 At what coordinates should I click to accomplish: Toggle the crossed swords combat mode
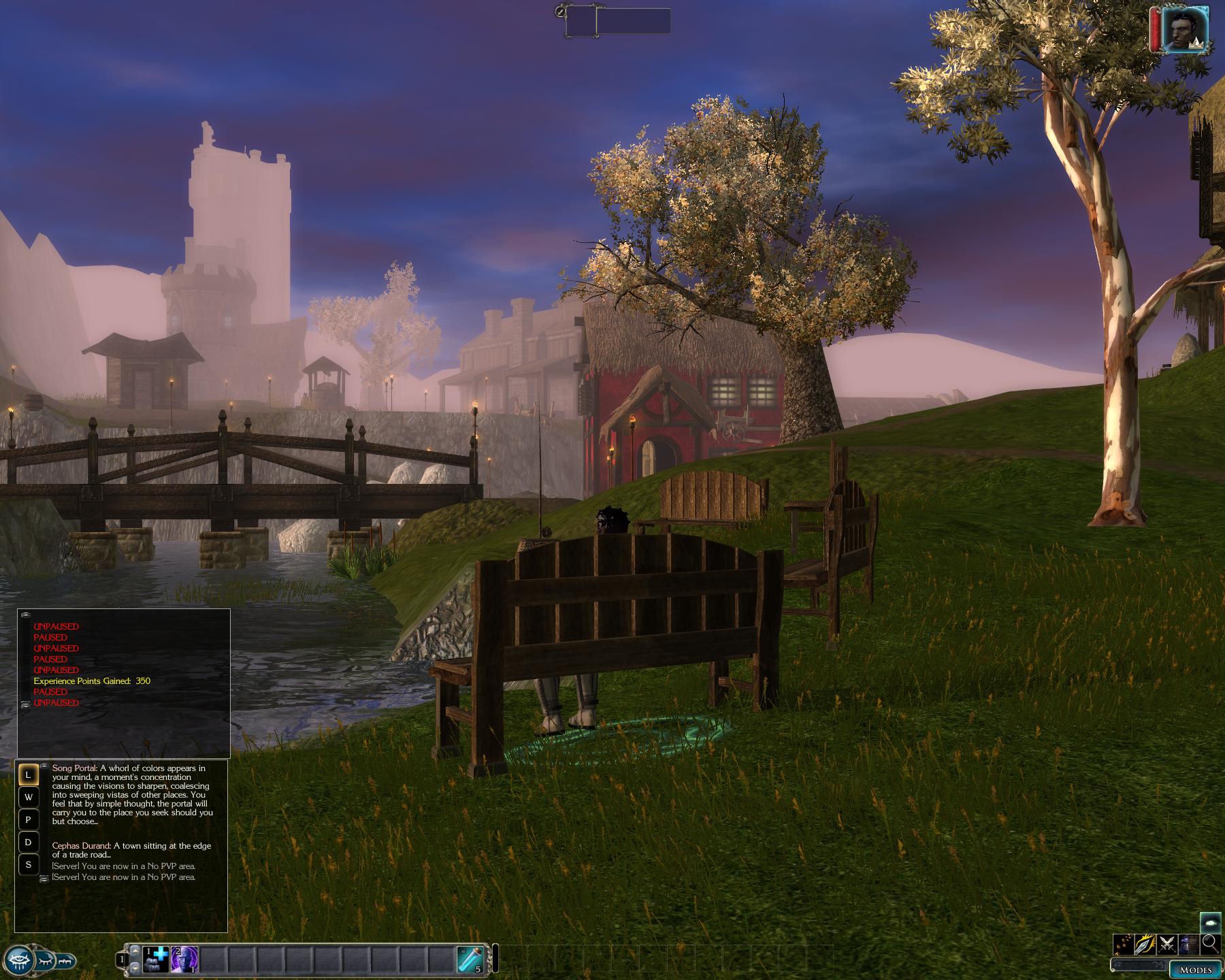1167,945
